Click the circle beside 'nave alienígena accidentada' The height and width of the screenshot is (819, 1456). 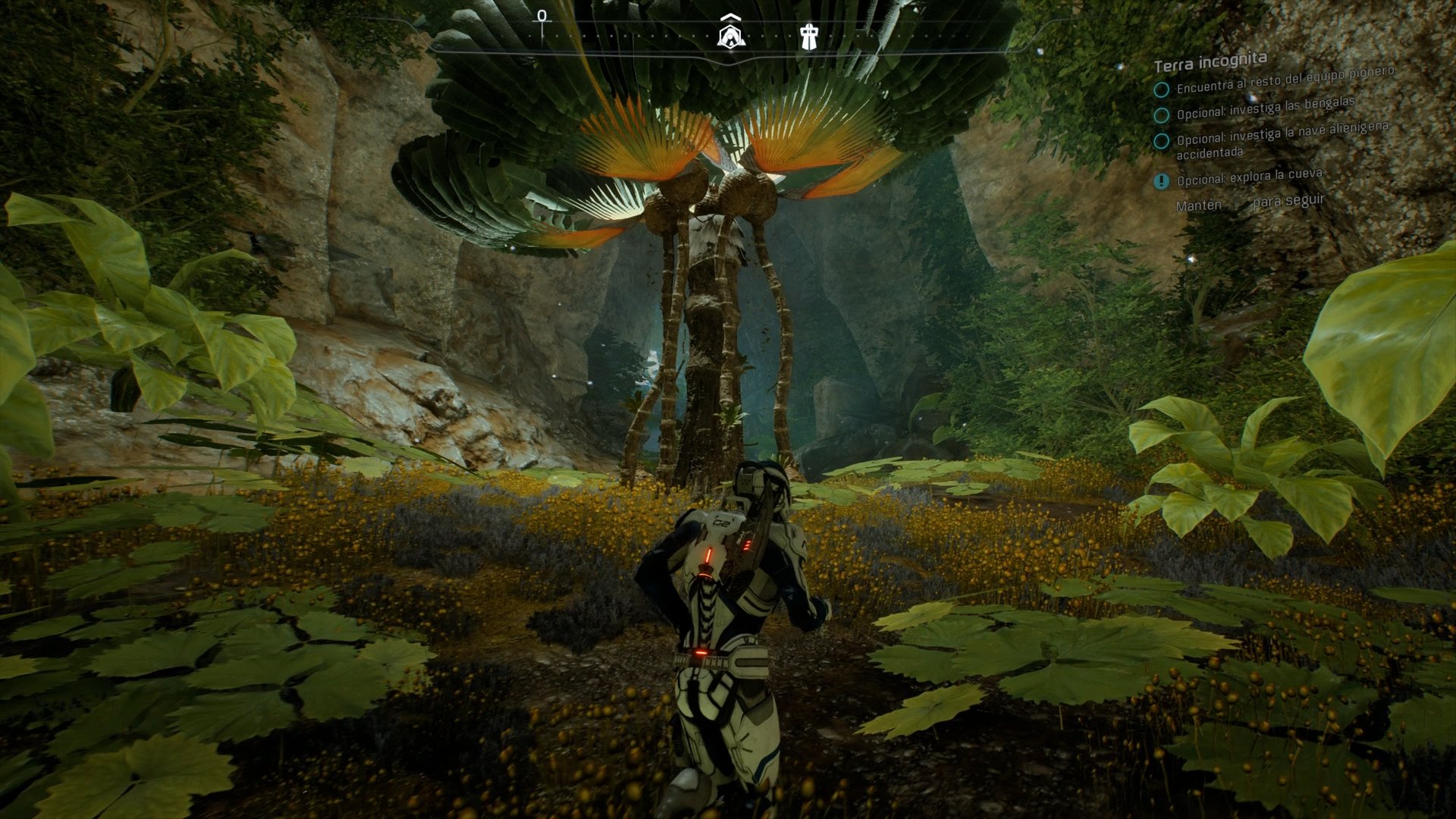1162,141
